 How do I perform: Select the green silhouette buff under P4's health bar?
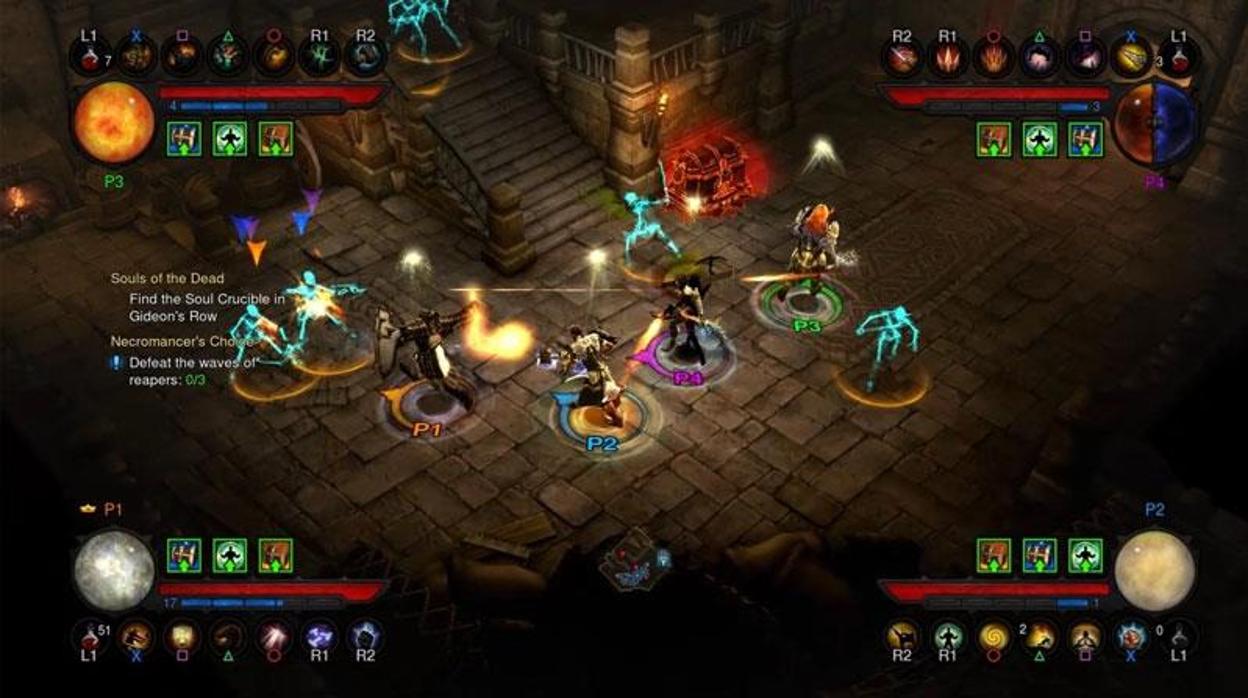(1040, 139)
